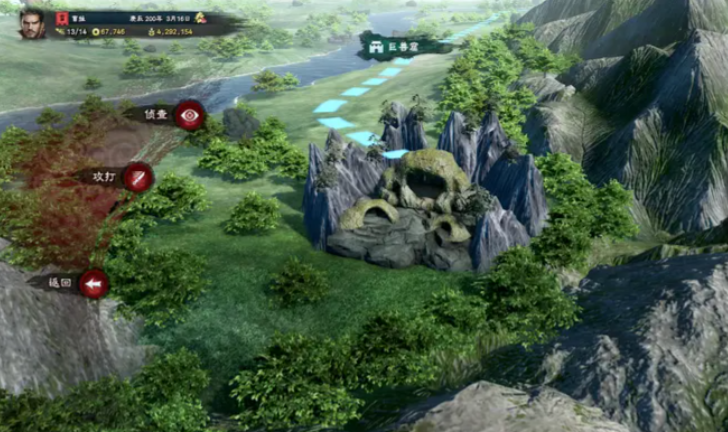Choose the 侦查 scout eye button
The image size is (728, 432).
(x=188, y=115)
